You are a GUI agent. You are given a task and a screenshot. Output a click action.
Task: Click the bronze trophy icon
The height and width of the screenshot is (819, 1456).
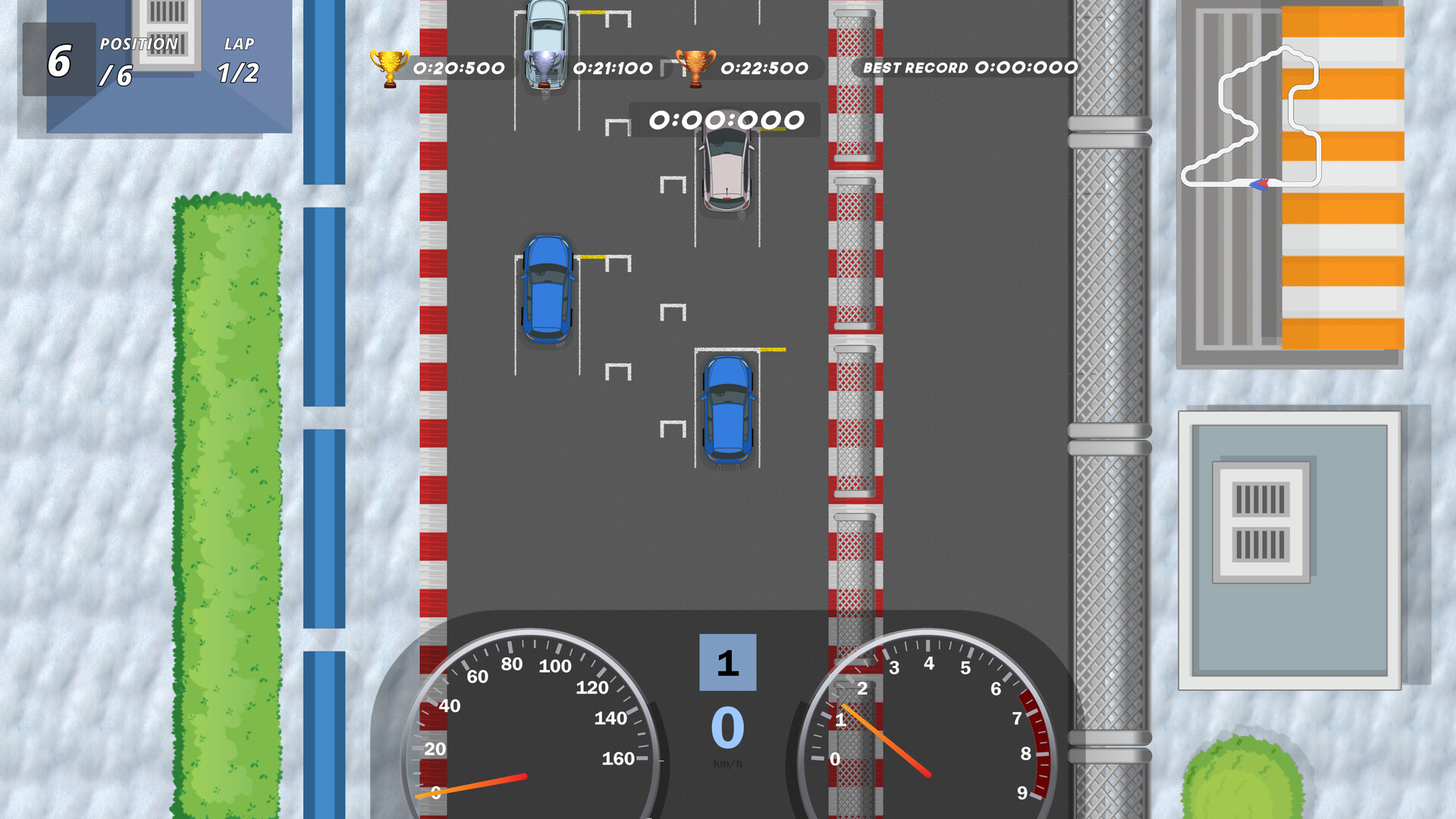tap(694, 67)
